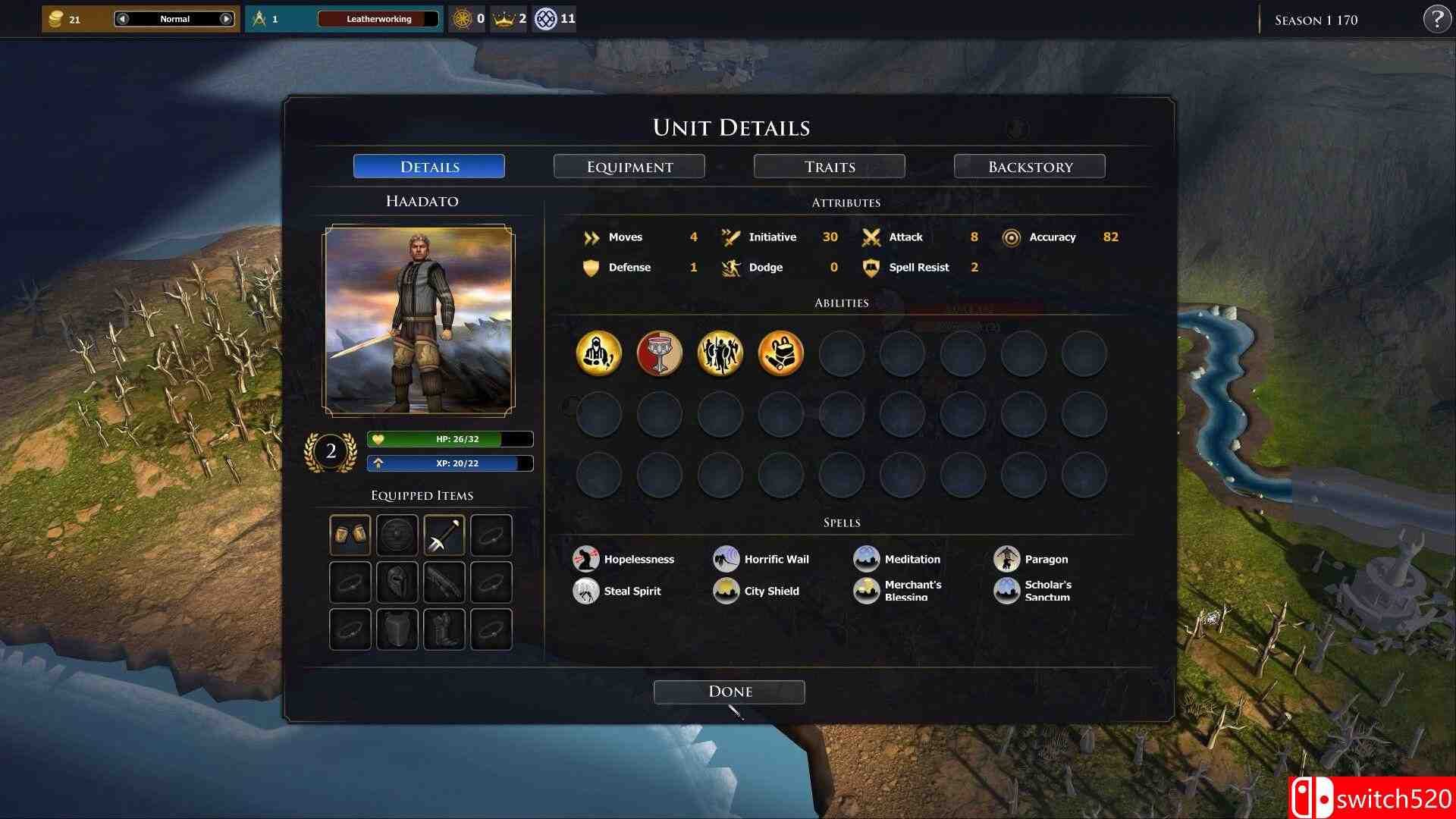Open the Paragon spell icon
1456x819 pixels.
[1007, 559]
